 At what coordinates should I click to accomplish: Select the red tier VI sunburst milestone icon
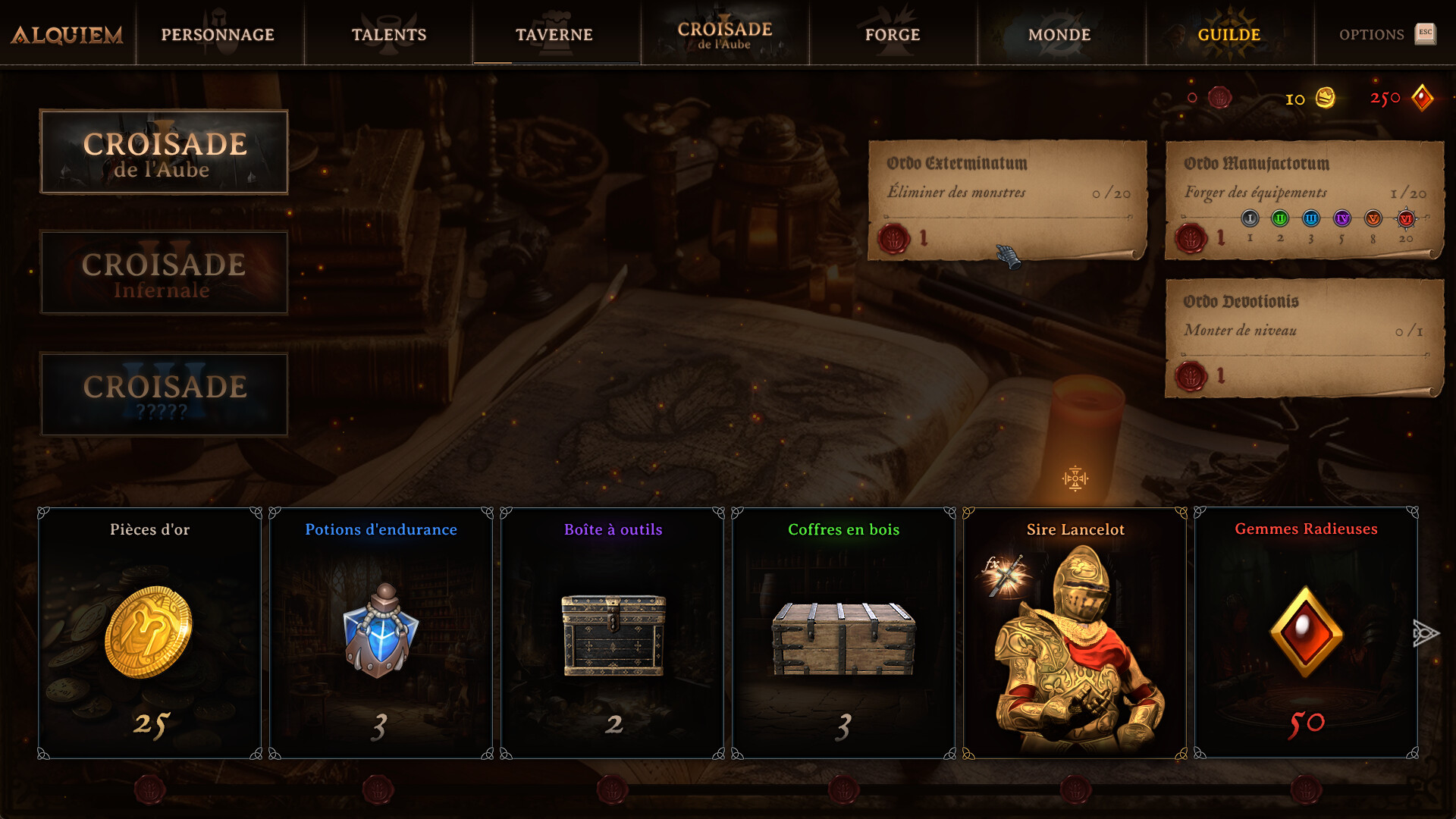point(1405,219)
